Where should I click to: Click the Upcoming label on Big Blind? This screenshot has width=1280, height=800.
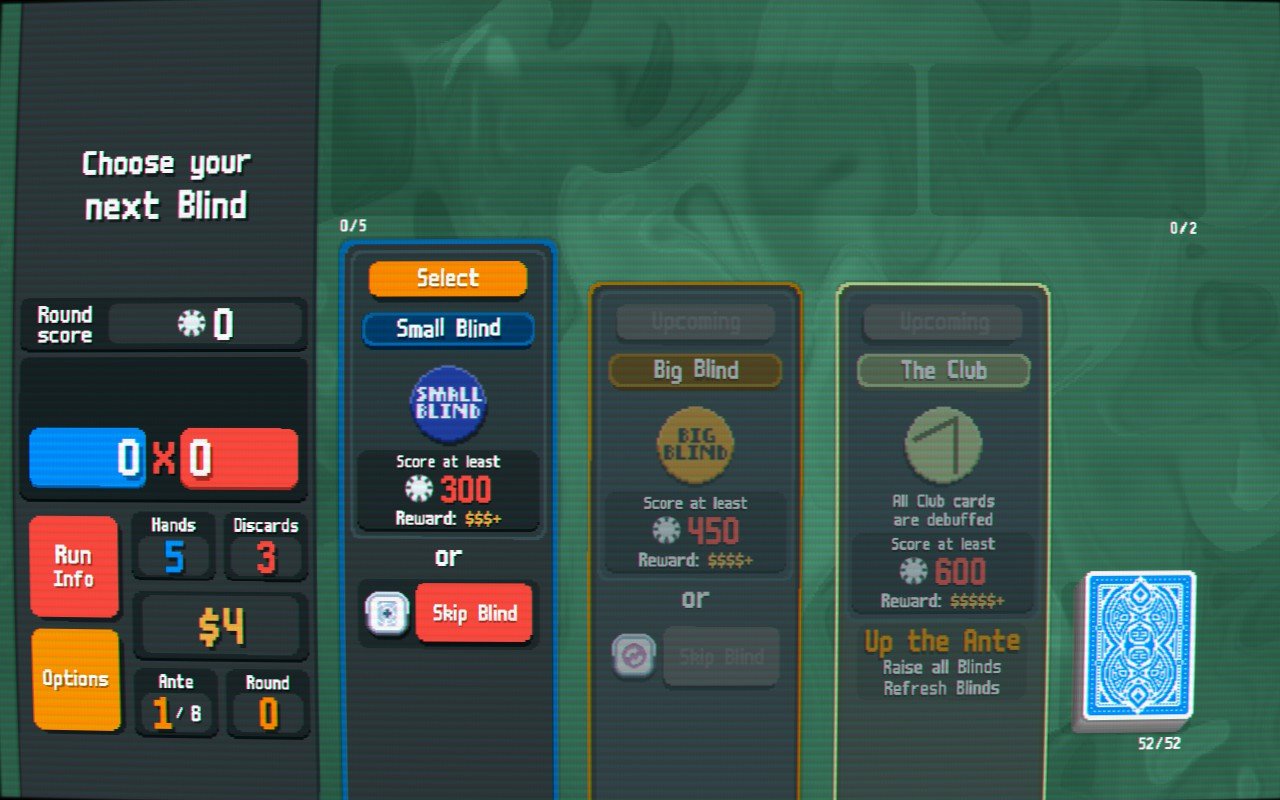694,321
